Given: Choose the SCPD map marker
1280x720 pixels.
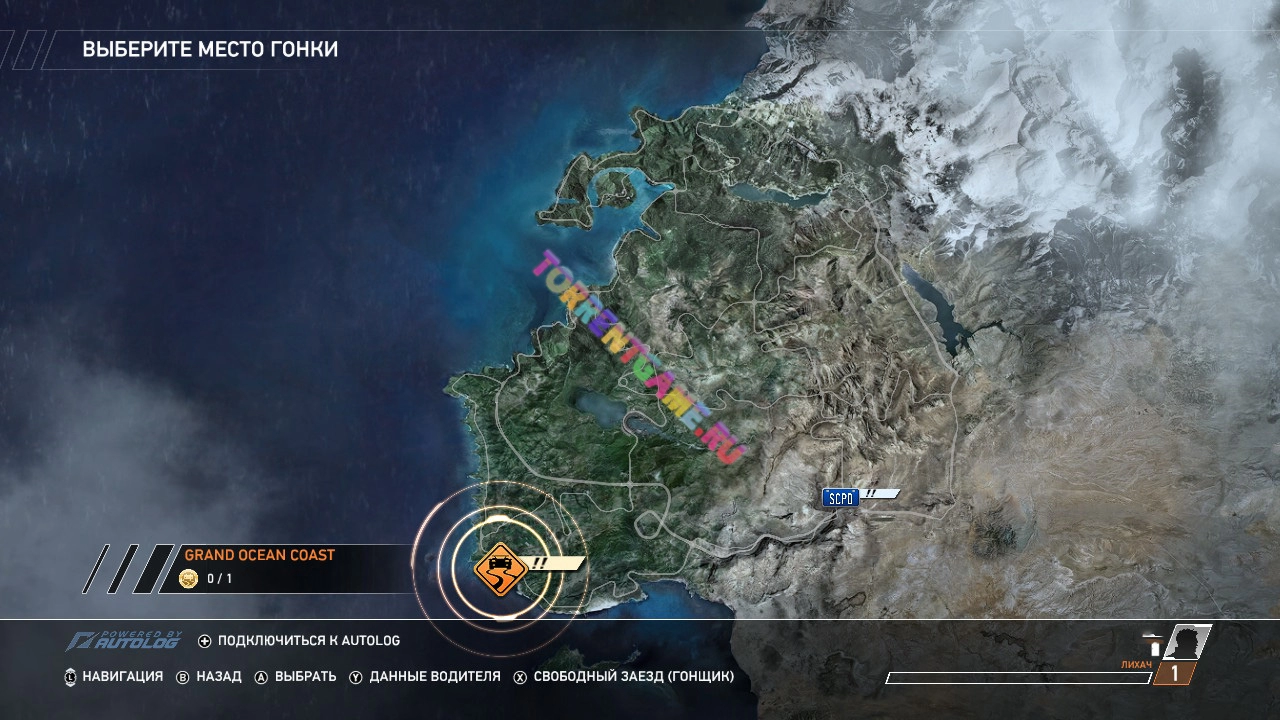Looking at the screenshot, I should tap(841, 497).
